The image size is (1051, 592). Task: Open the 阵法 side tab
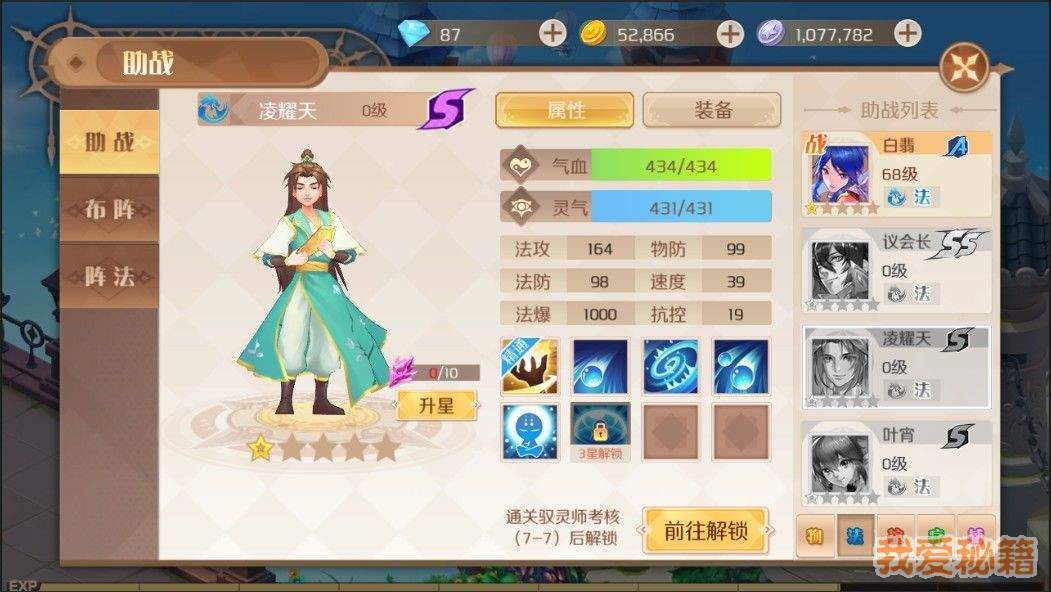[110, 276]
